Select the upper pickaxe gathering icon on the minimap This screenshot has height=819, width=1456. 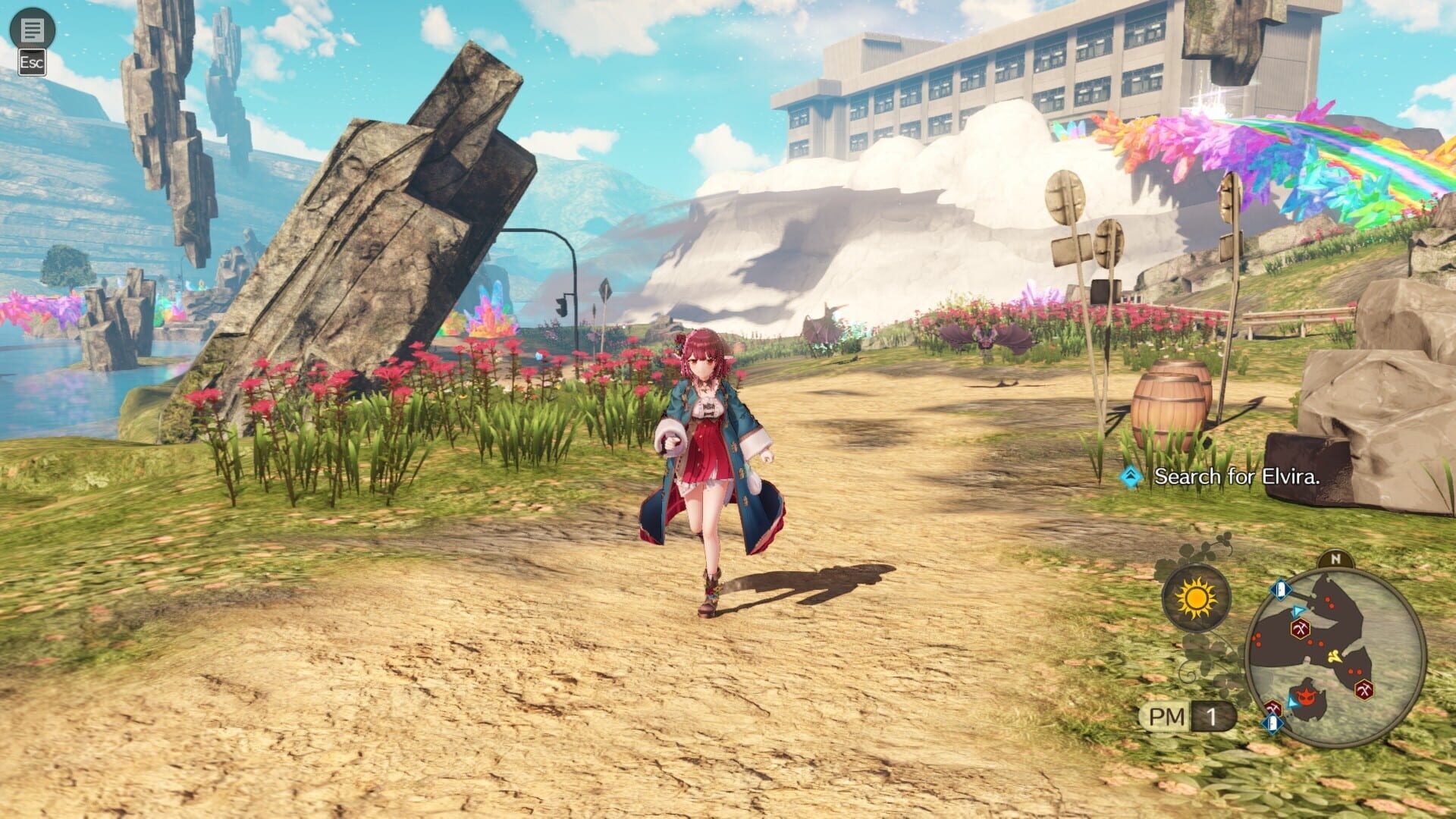(x=1299, y=629)
